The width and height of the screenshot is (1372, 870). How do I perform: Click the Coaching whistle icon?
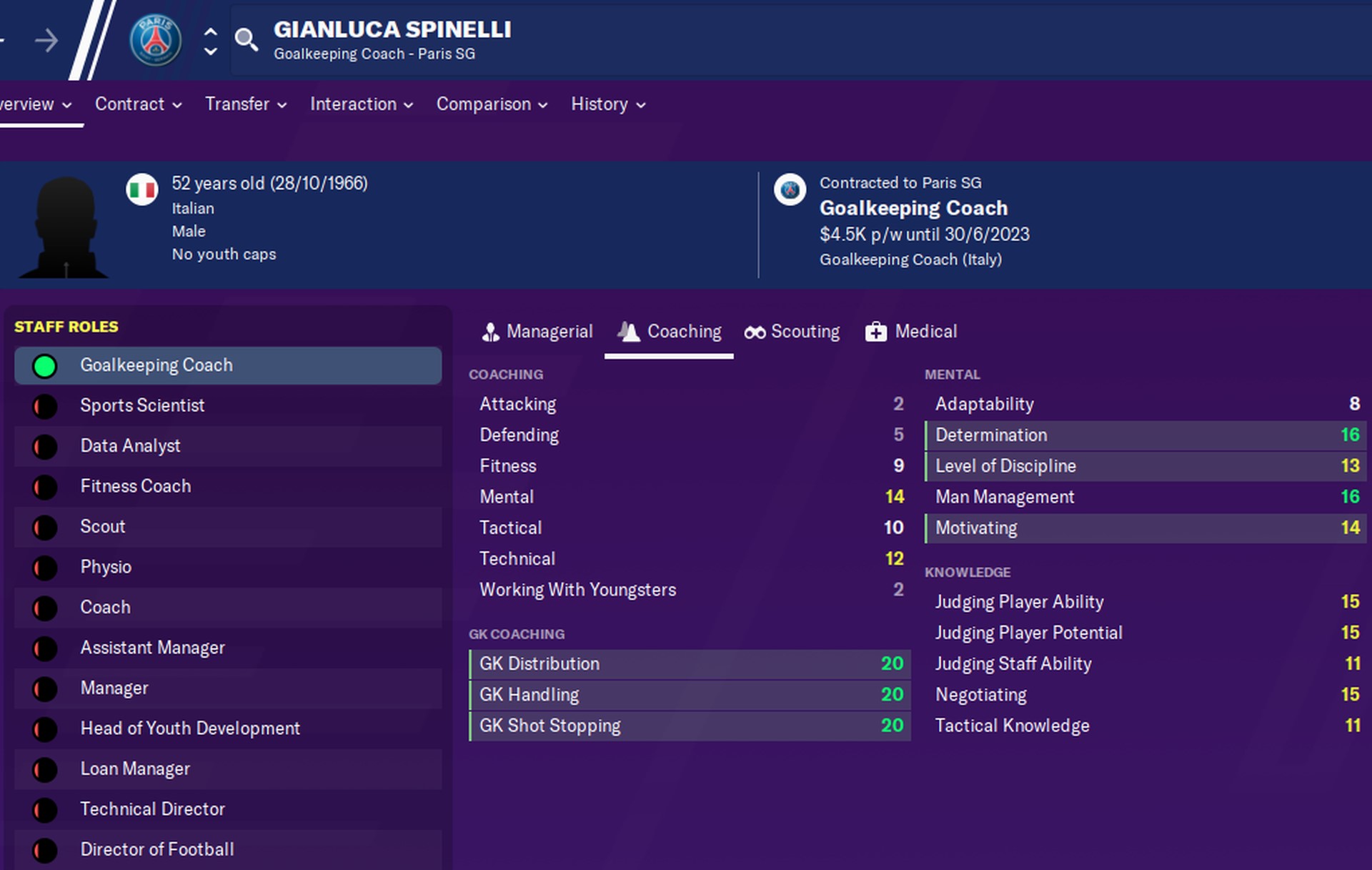click(x=629, y=331)
